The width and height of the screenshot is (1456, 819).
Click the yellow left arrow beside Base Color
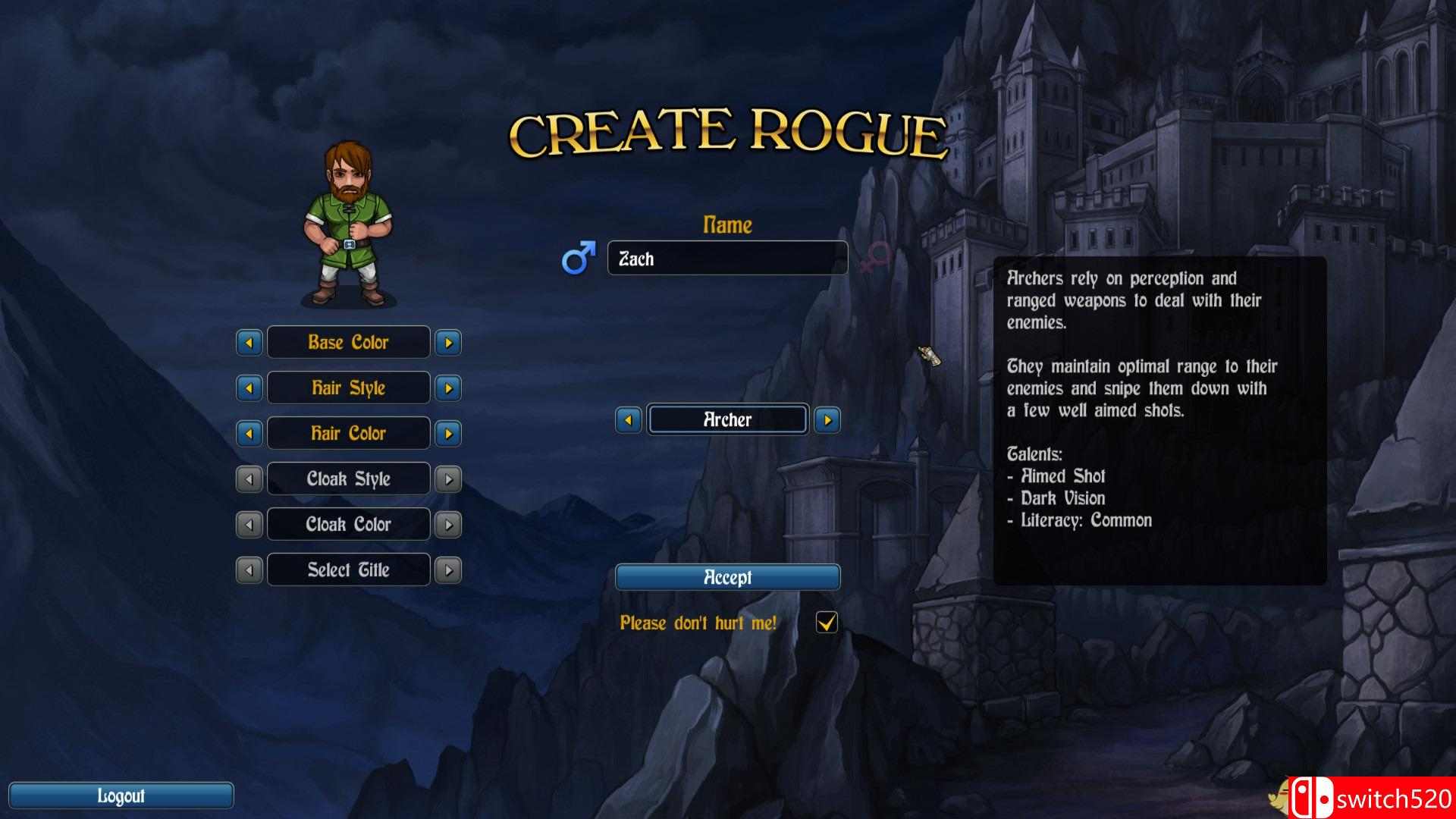coord(250,342)
